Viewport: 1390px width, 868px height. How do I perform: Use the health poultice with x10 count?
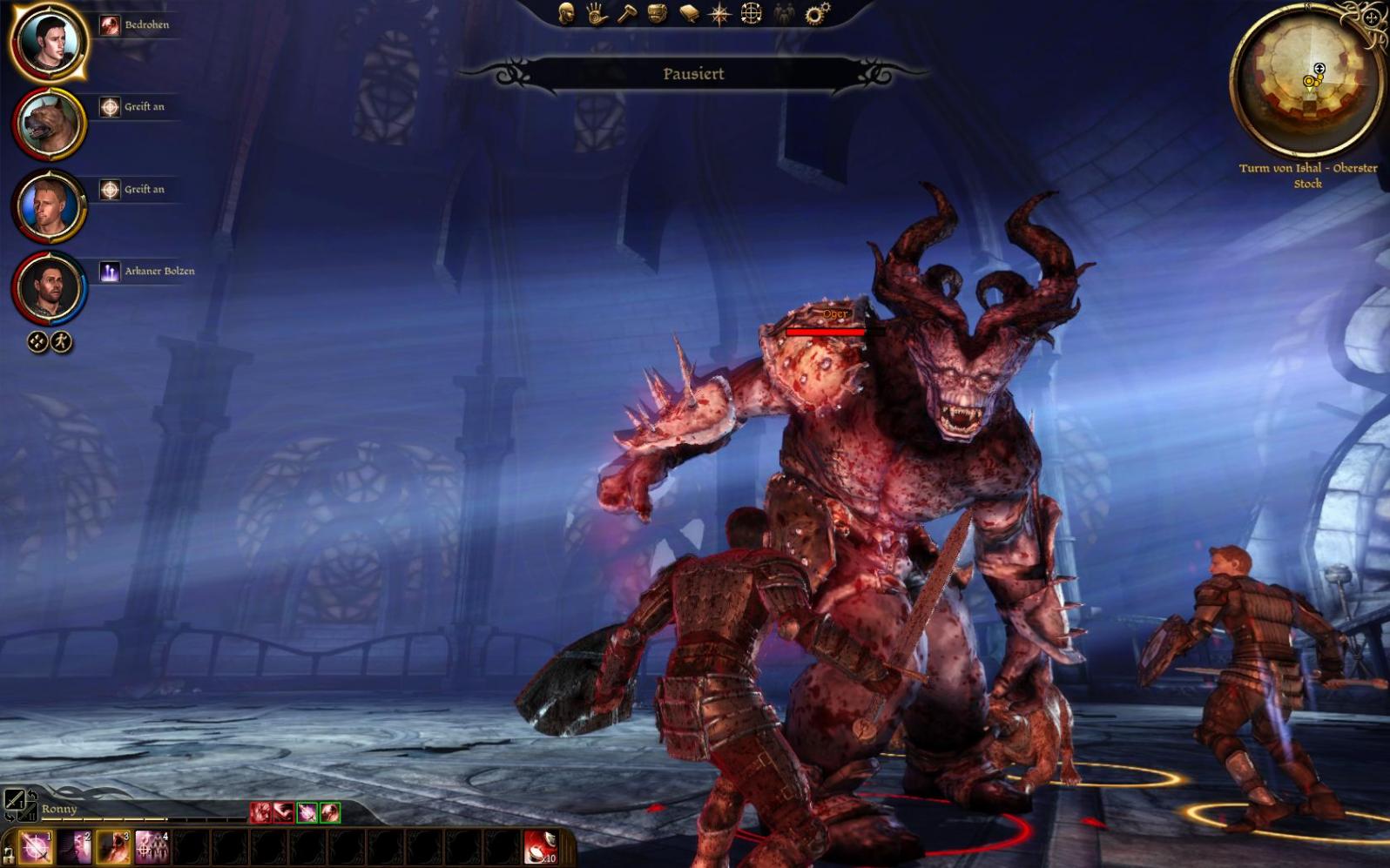(x=540, y=847)
